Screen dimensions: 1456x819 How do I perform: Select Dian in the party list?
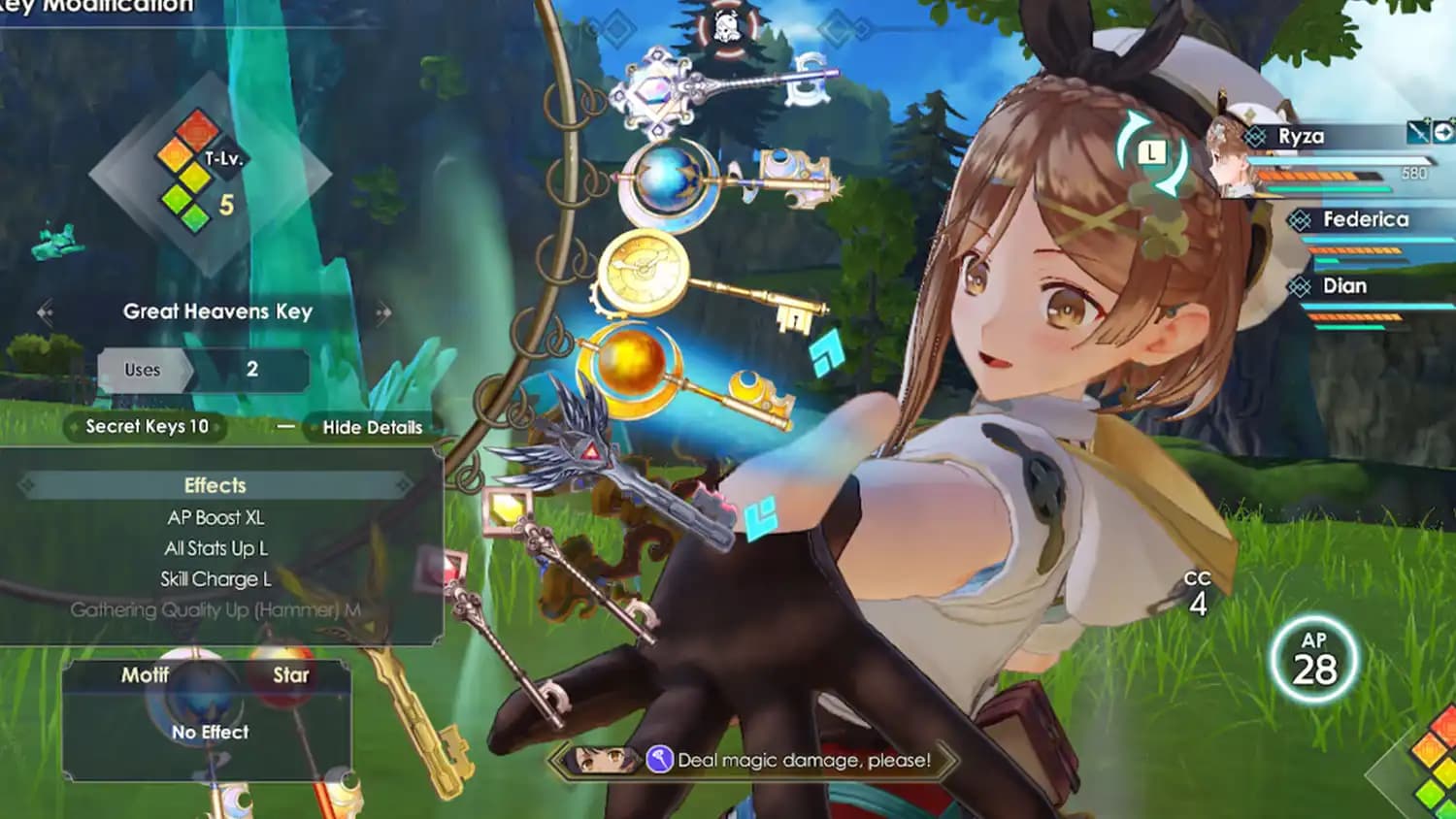1344,286
